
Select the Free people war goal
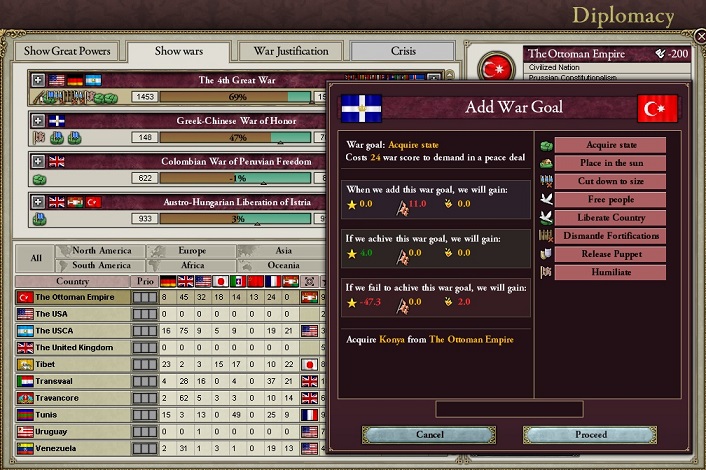609,199
